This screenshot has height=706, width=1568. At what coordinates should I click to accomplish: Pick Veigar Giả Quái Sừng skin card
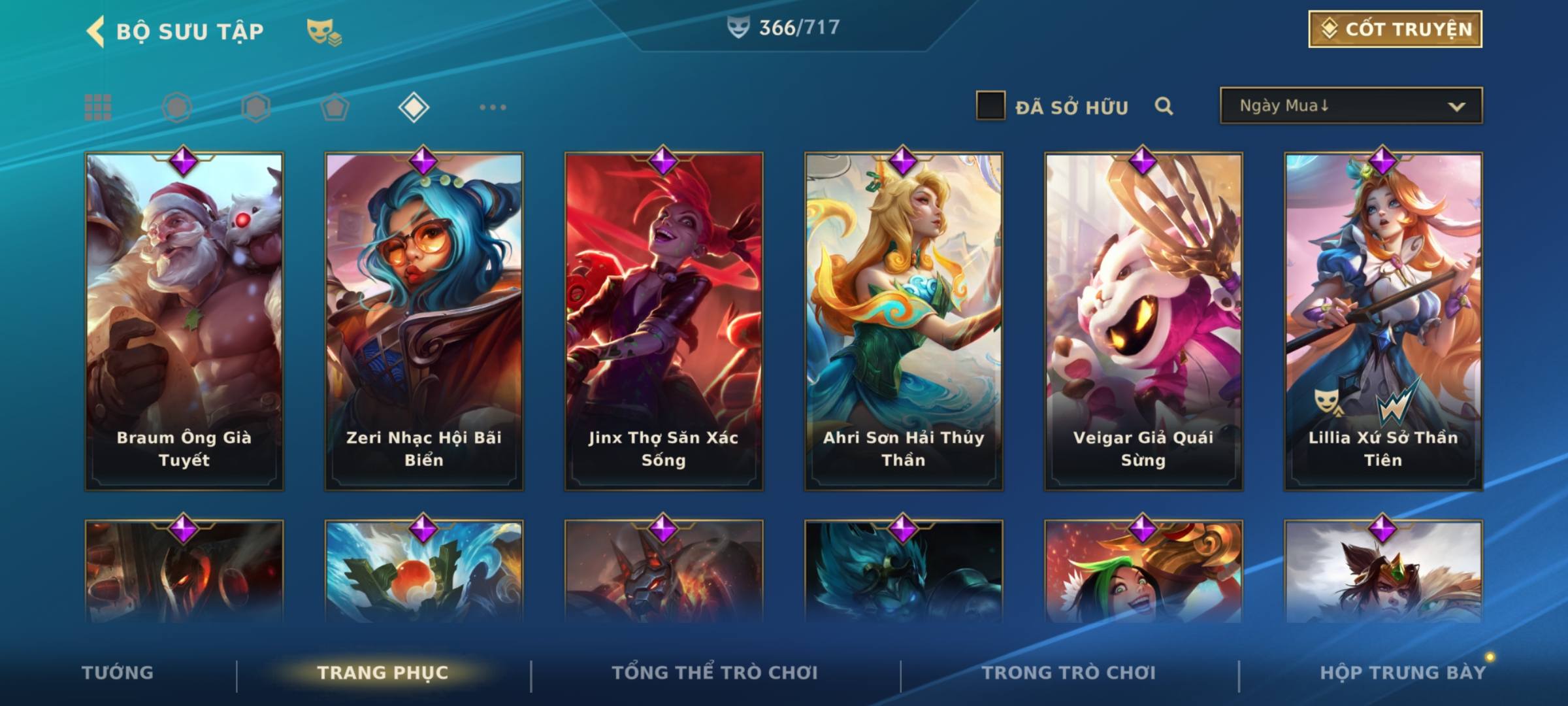[1143, 320]
